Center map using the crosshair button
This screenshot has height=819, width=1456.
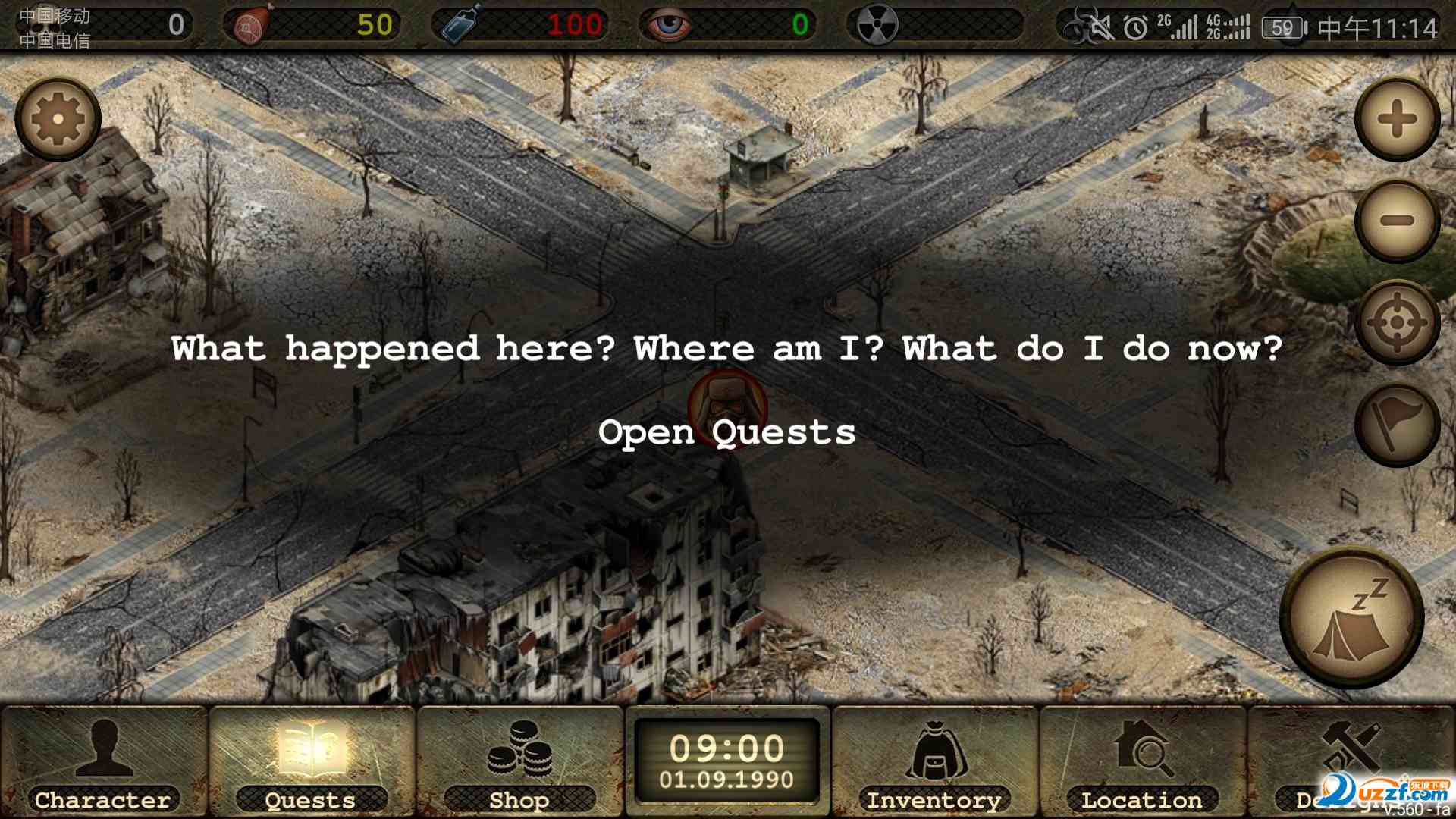tap(1397, 323)
